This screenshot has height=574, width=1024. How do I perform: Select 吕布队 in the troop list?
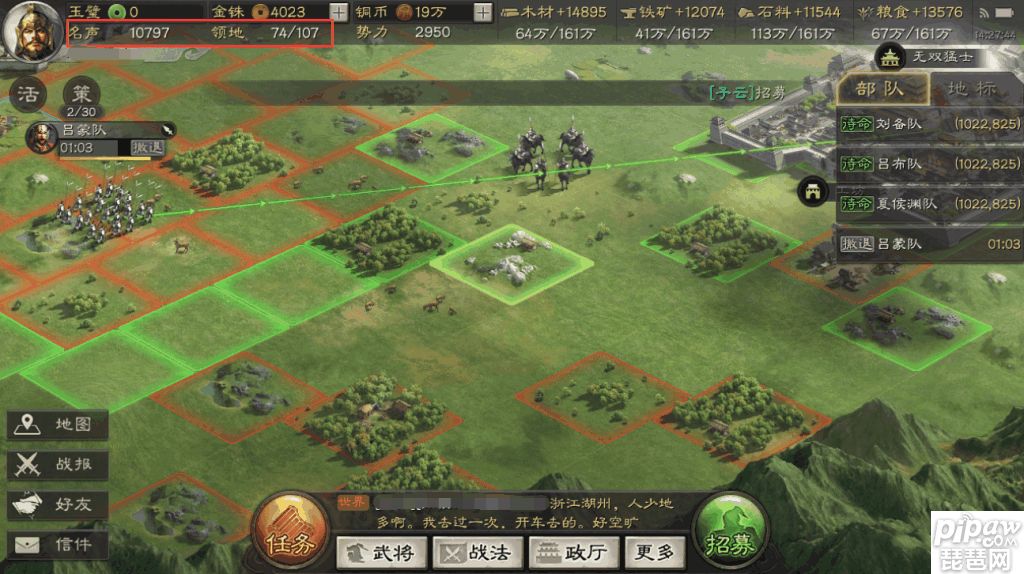point(930,164)
